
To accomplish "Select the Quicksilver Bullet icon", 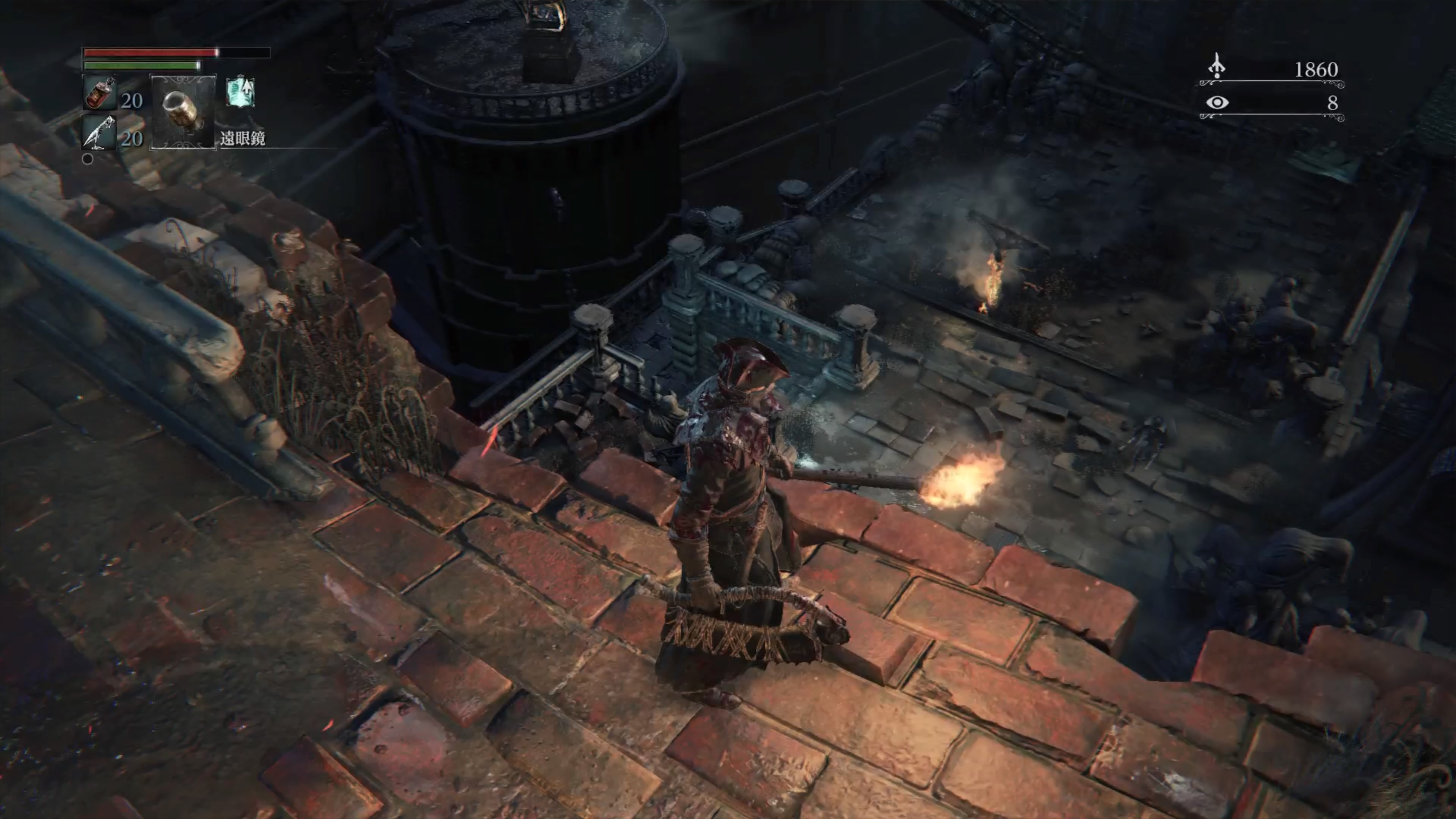I will pyautogui.click(x=99, y=133).
